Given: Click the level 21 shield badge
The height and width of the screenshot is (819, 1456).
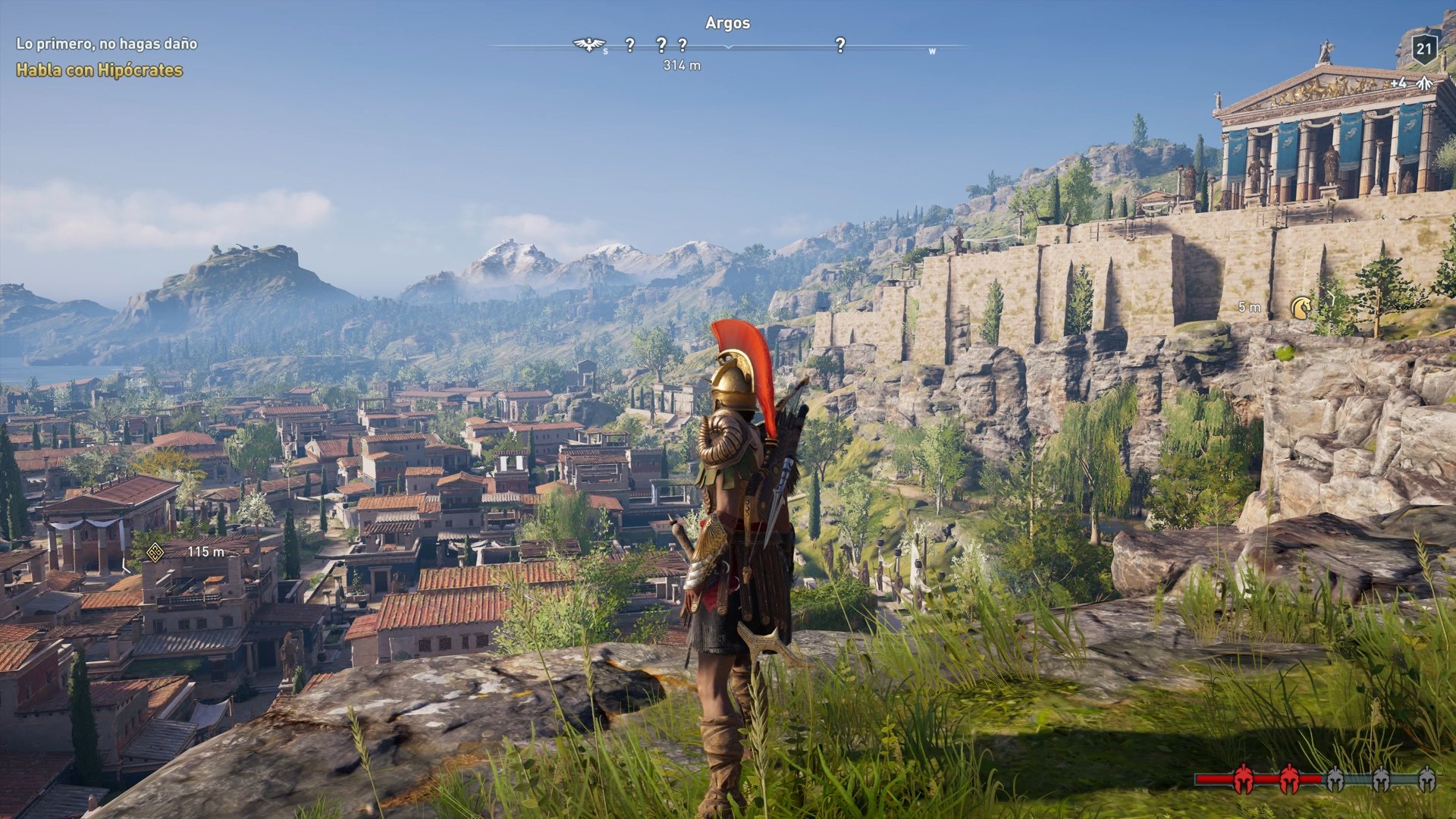Looking at the screenshot, I should (x=1424, y=48).
